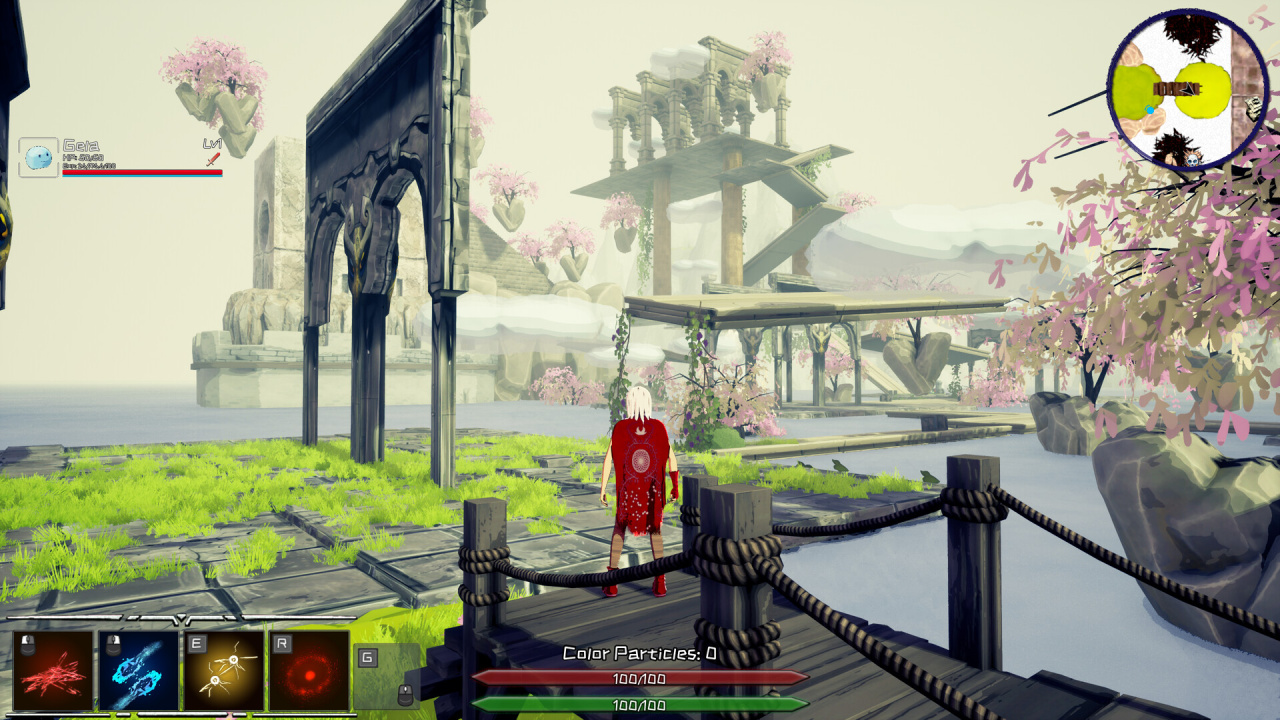Select the empty G item slot
Image resolution: width=1280 pixels, height=720 pixels.
(x=387, y=675)
